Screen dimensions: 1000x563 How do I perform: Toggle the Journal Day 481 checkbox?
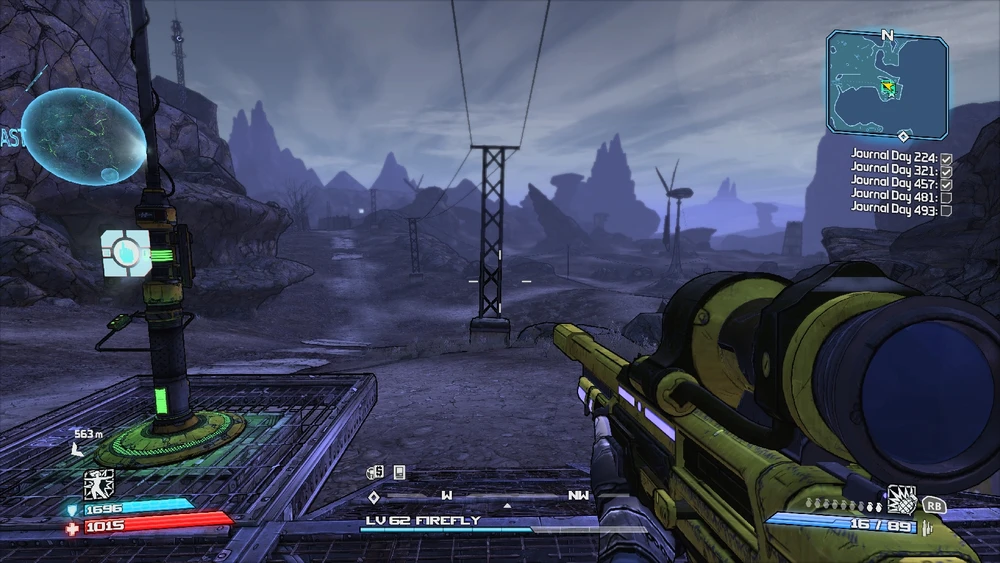(946, 197)
